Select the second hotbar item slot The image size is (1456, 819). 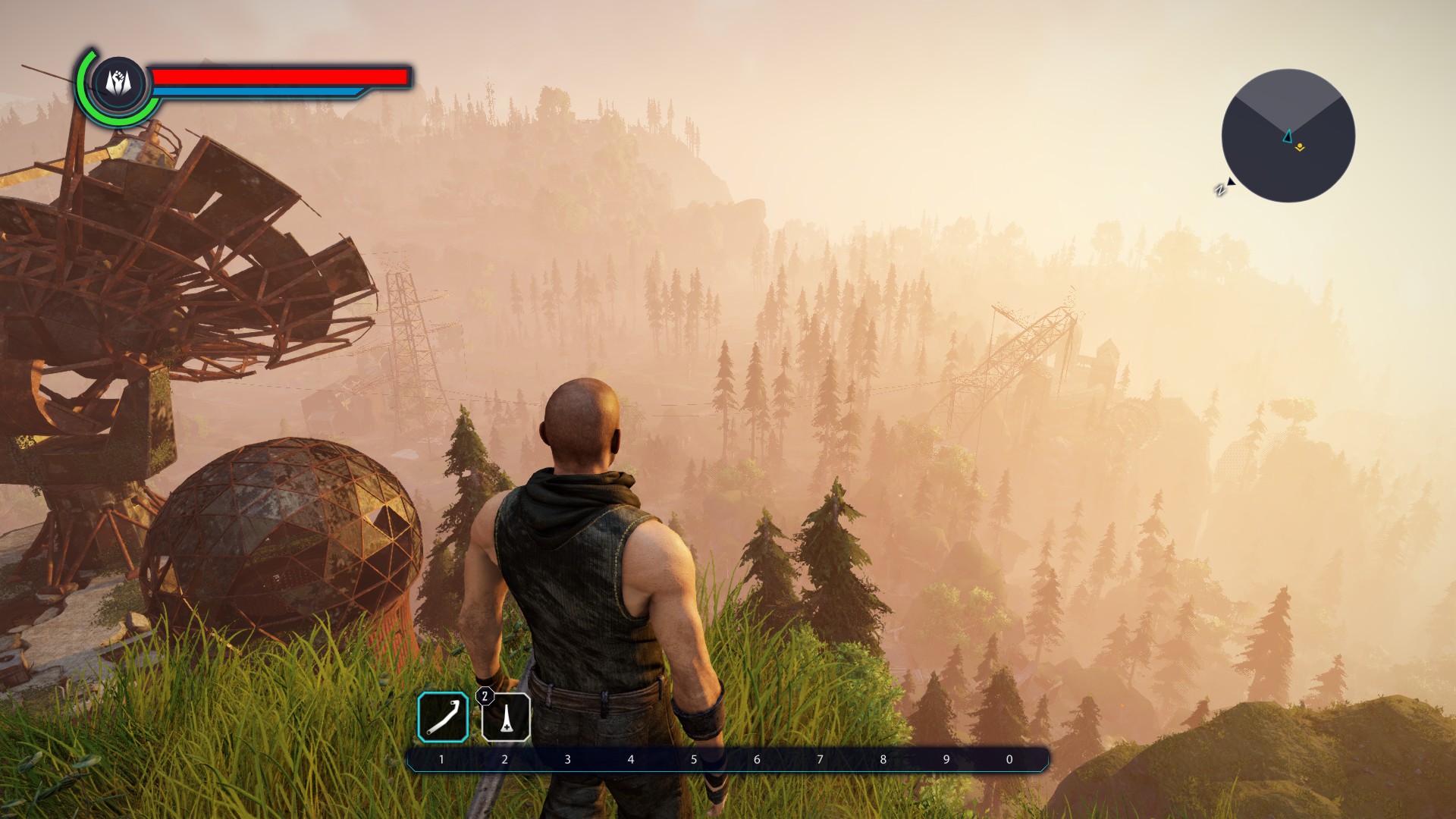(506, 717)
